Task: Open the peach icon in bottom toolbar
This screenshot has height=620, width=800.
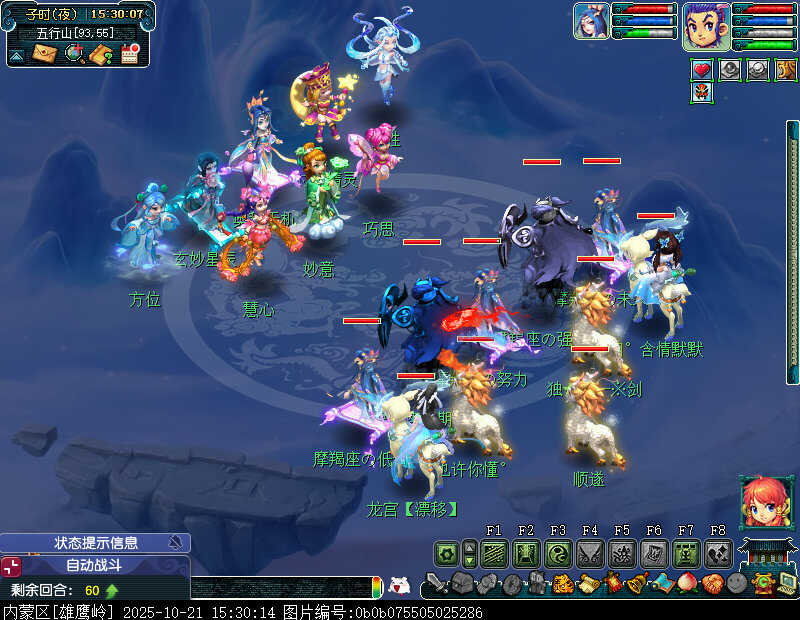Action: point(687,582)
